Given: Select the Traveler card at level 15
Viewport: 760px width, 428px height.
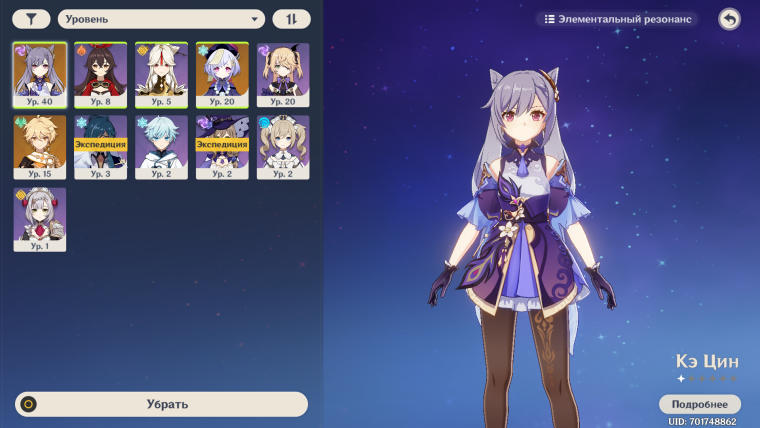Looking at the screenshot, I should [x=40, y=147].
